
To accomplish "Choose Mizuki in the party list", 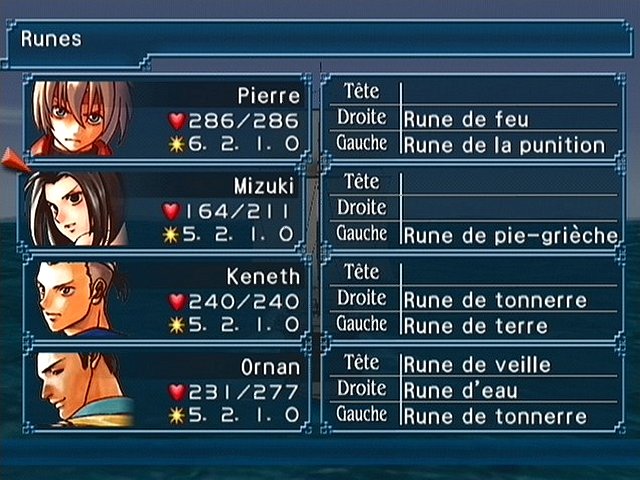I will 166,208.
